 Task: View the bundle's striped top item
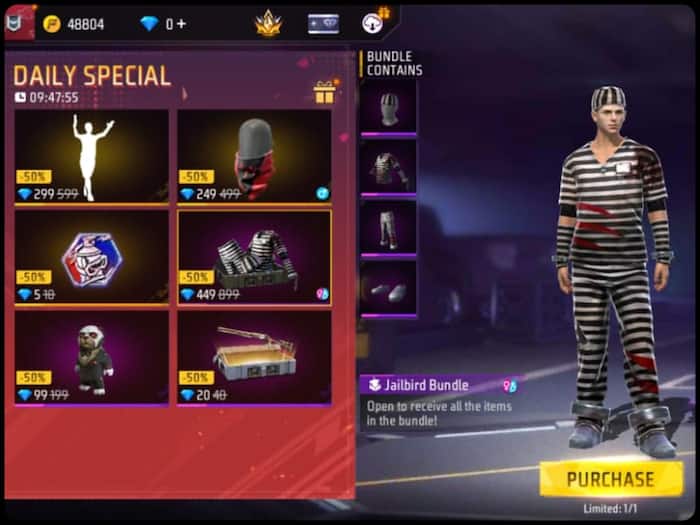click(388, 165)
